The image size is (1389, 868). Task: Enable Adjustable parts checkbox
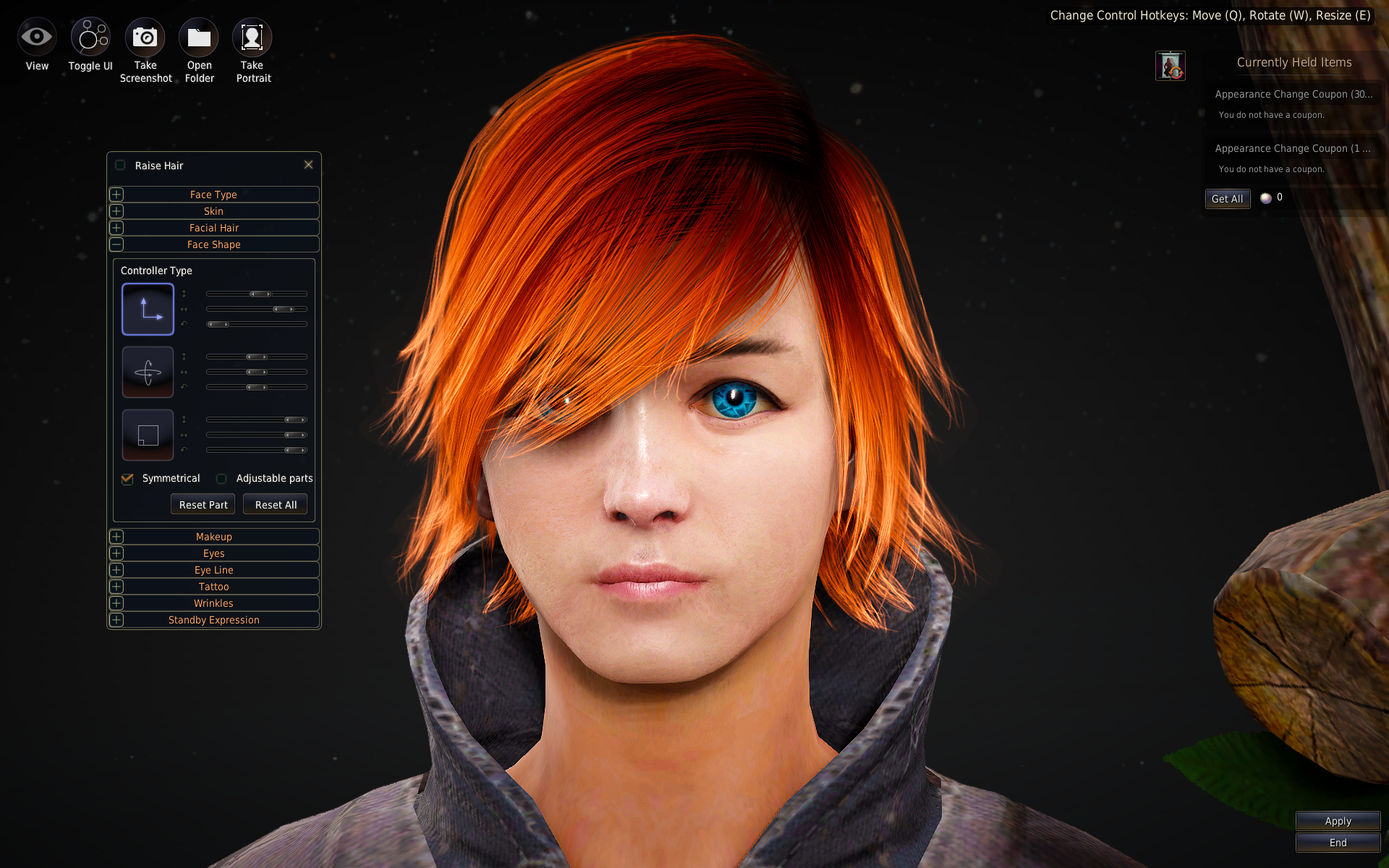pyautogui.click(x=221, y=479)
